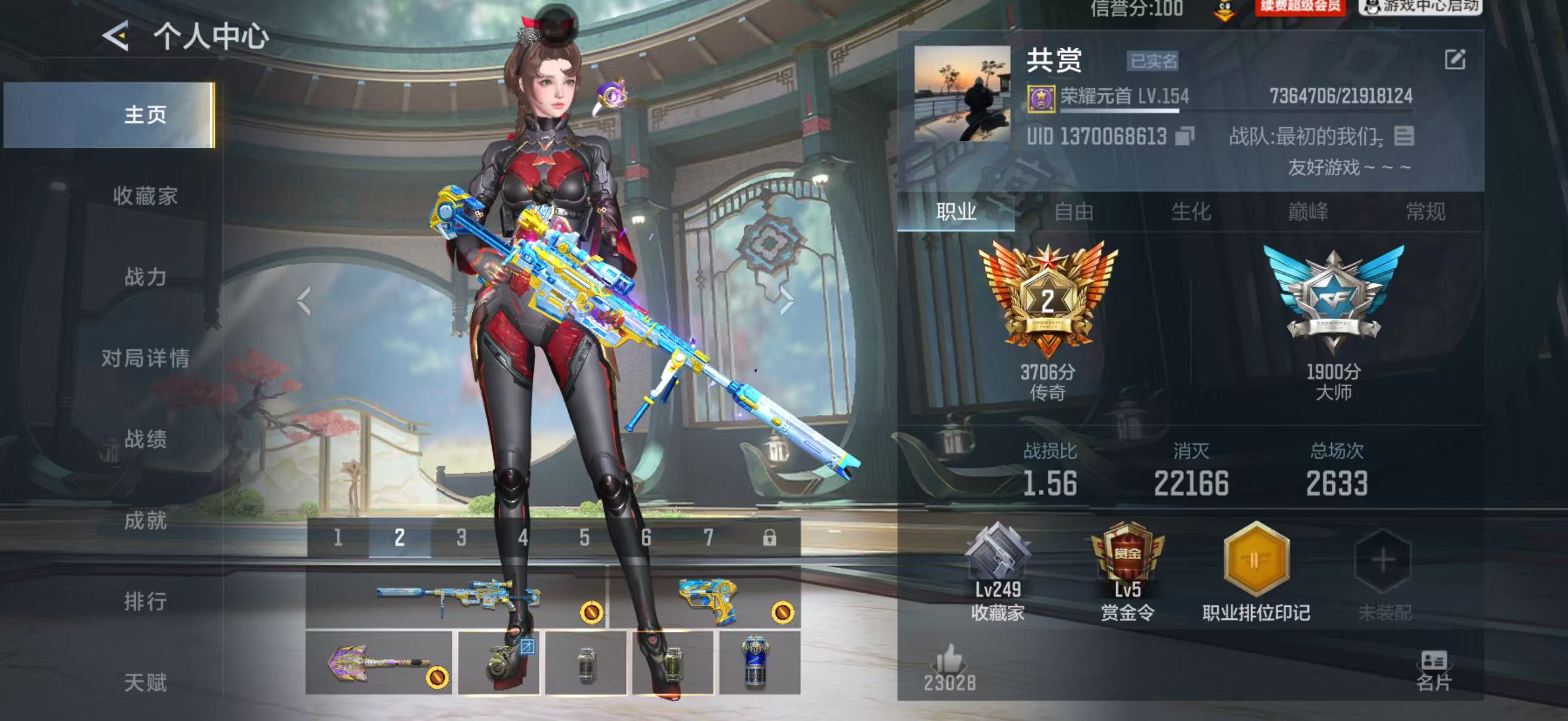Show the 战绩 record page
Screen dimensions: 1568x721
click(145, 439)
